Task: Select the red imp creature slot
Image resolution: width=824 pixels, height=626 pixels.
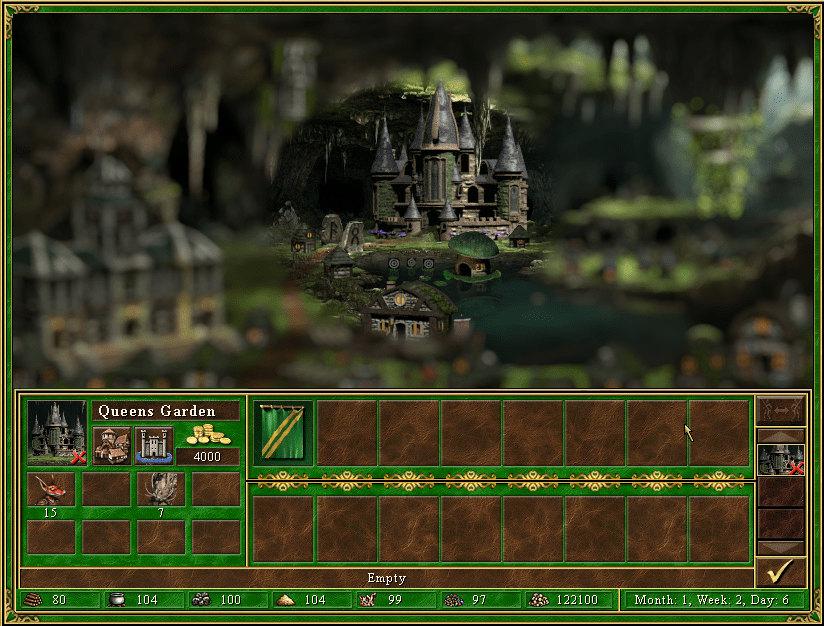Action: 52,489
